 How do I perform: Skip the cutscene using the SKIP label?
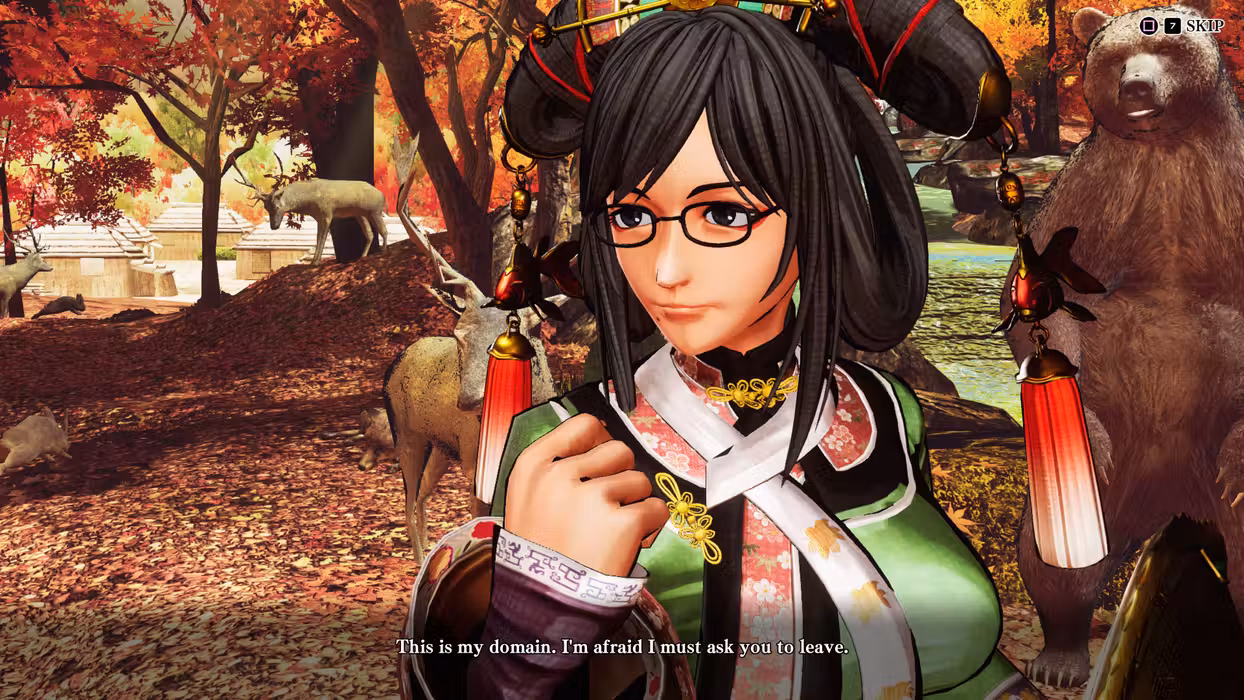click(1204, 26)
